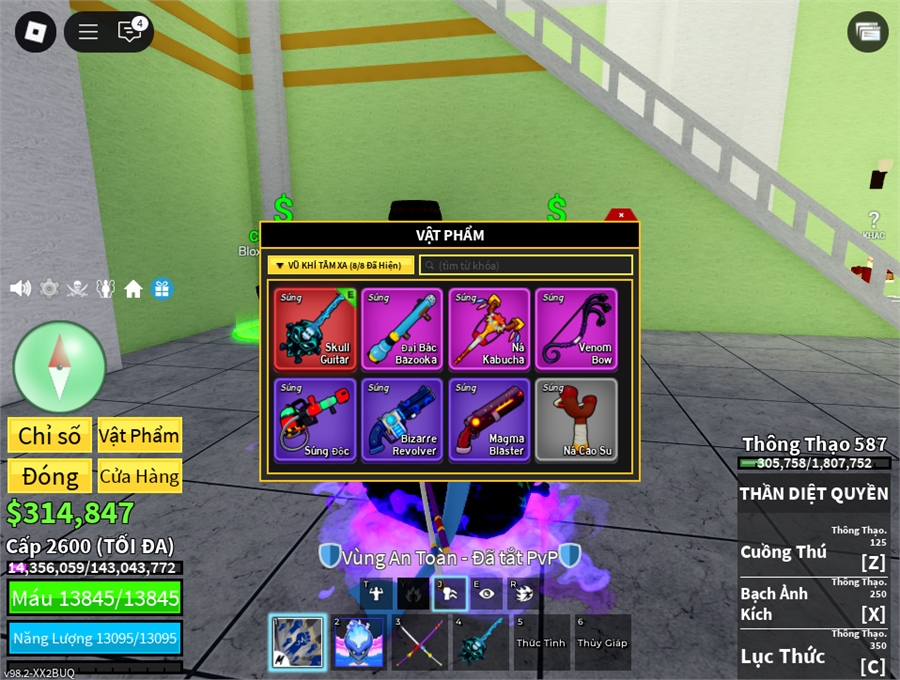Select the Súng Độc gun

pyautogui.click(x=314, y=419)
